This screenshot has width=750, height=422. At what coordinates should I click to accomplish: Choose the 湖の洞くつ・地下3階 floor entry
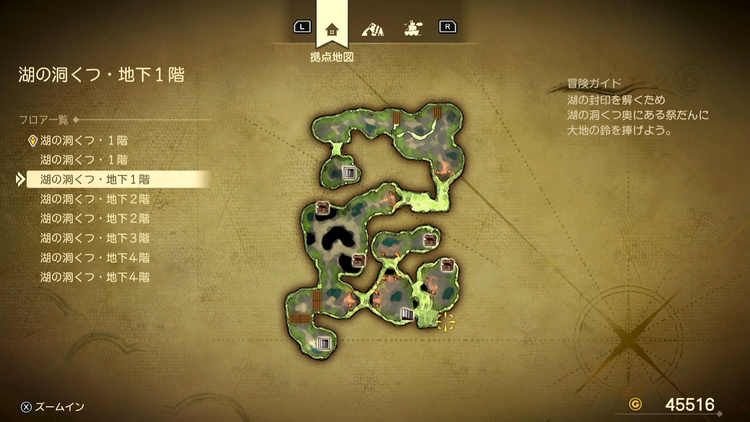[95, 238]
